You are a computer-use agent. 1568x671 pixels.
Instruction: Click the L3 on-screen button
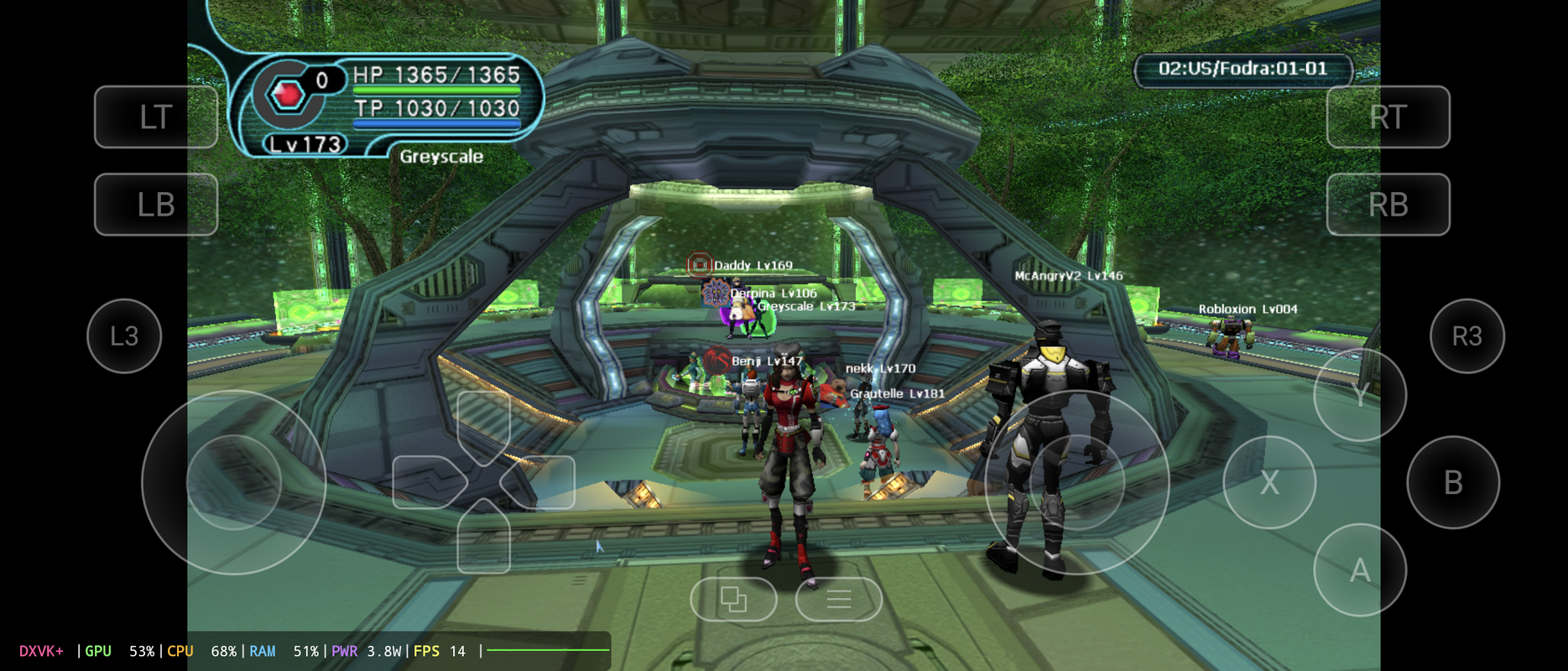pos(124,335)
